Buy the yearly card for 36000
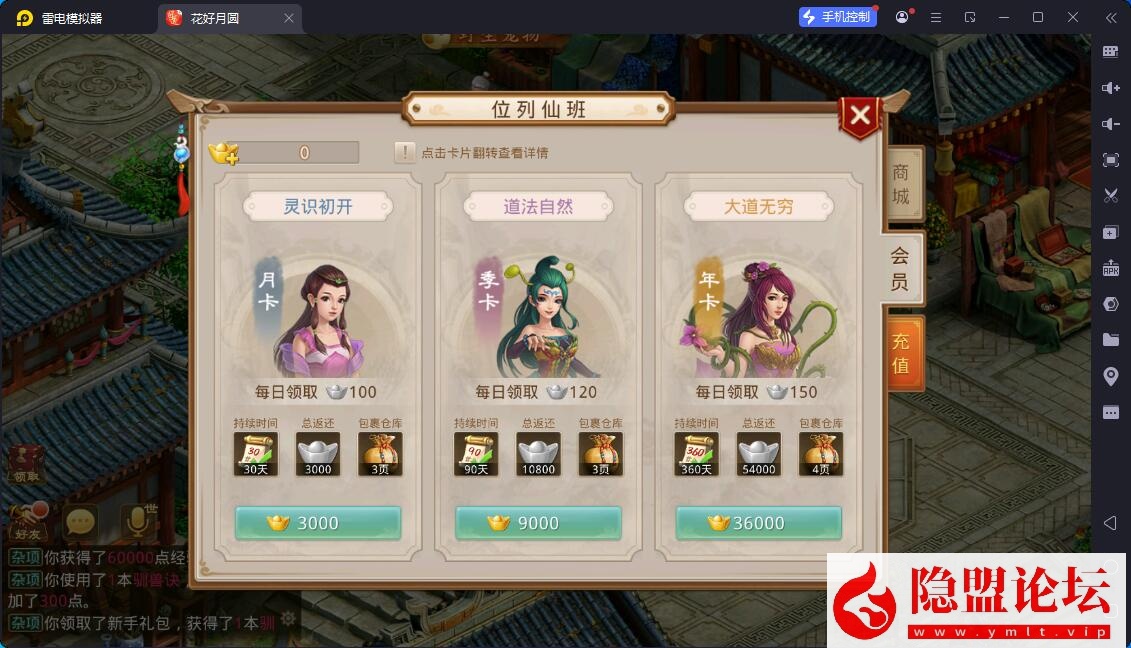The width and height of the screenshot is (1131, 648). 758,523
